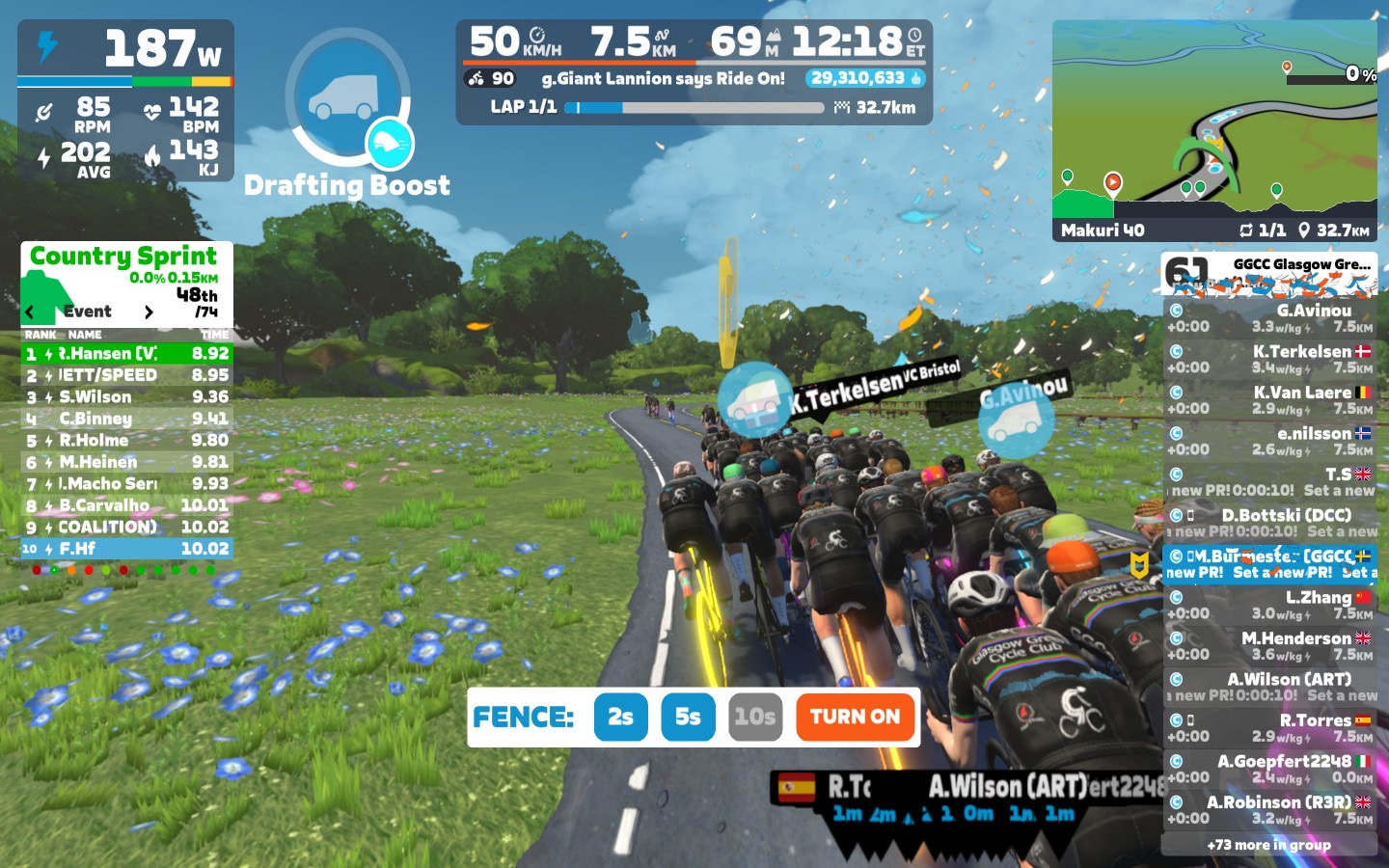Click the R.Torres rider entry
Screen dimensions: 1389x868
(x=1269, y=728)
